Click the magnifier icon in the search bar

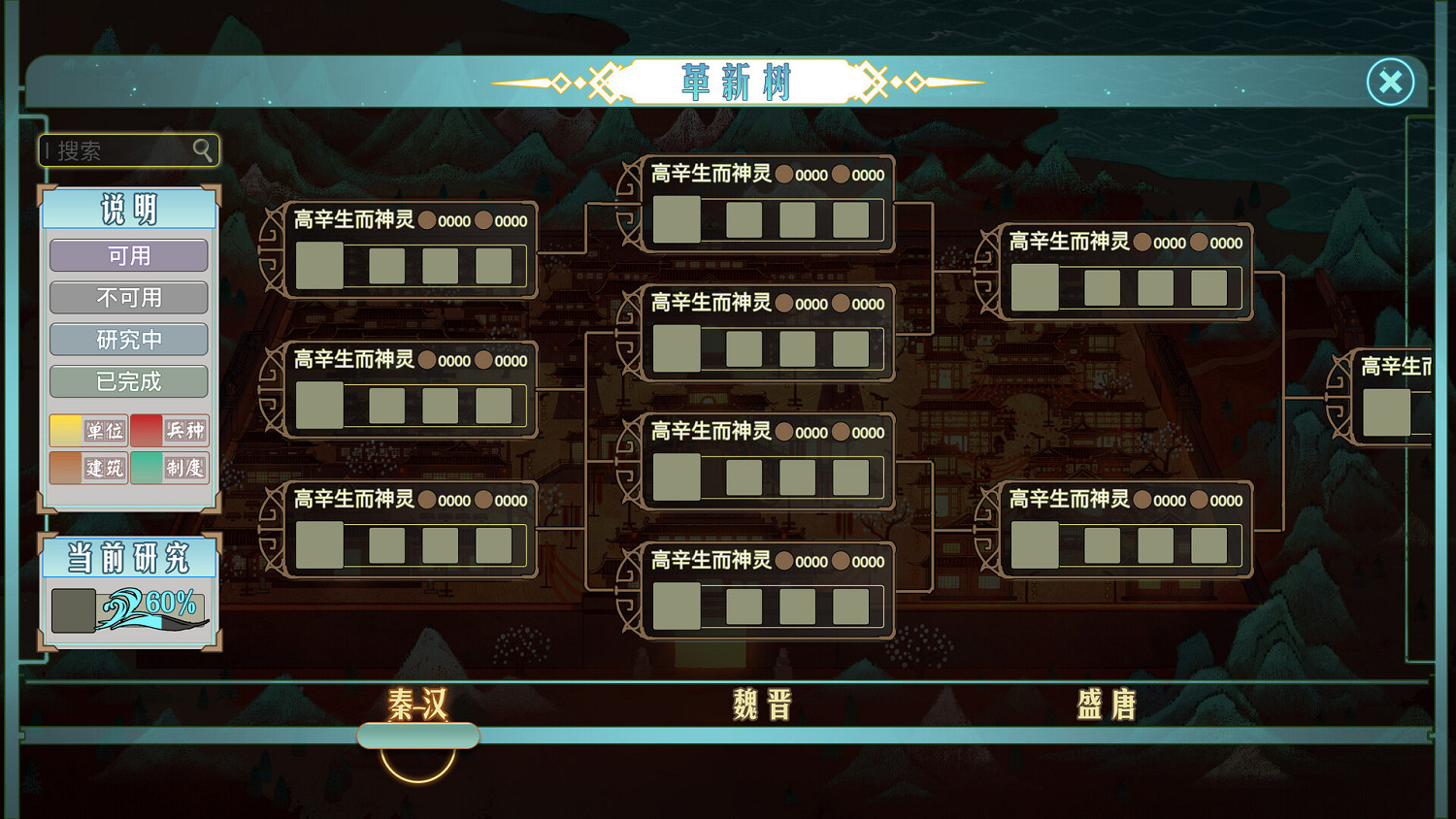click(x=202, y=150)
